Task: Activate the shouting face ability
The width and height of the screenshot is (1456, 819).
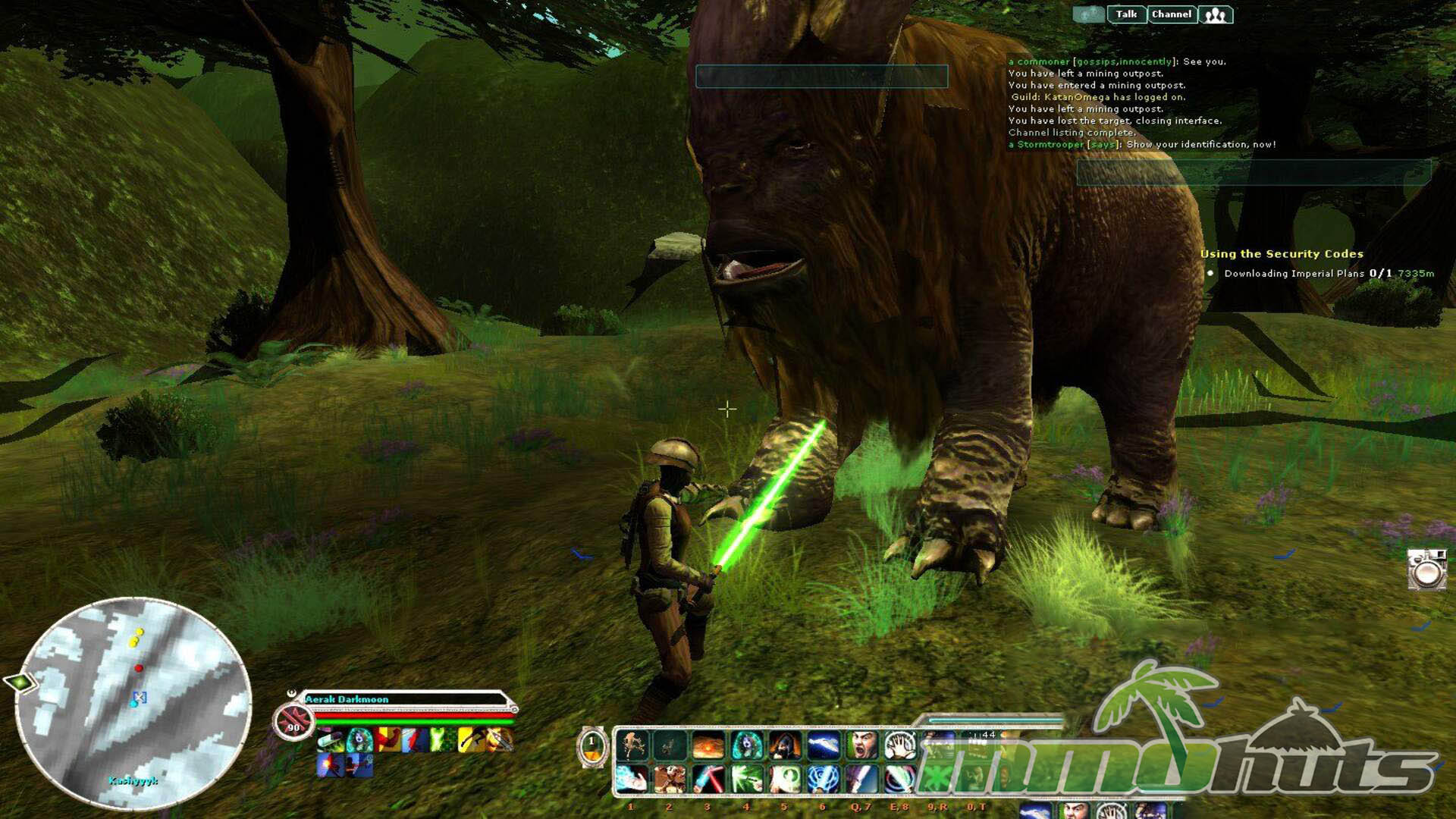Action: coord(861,745)
